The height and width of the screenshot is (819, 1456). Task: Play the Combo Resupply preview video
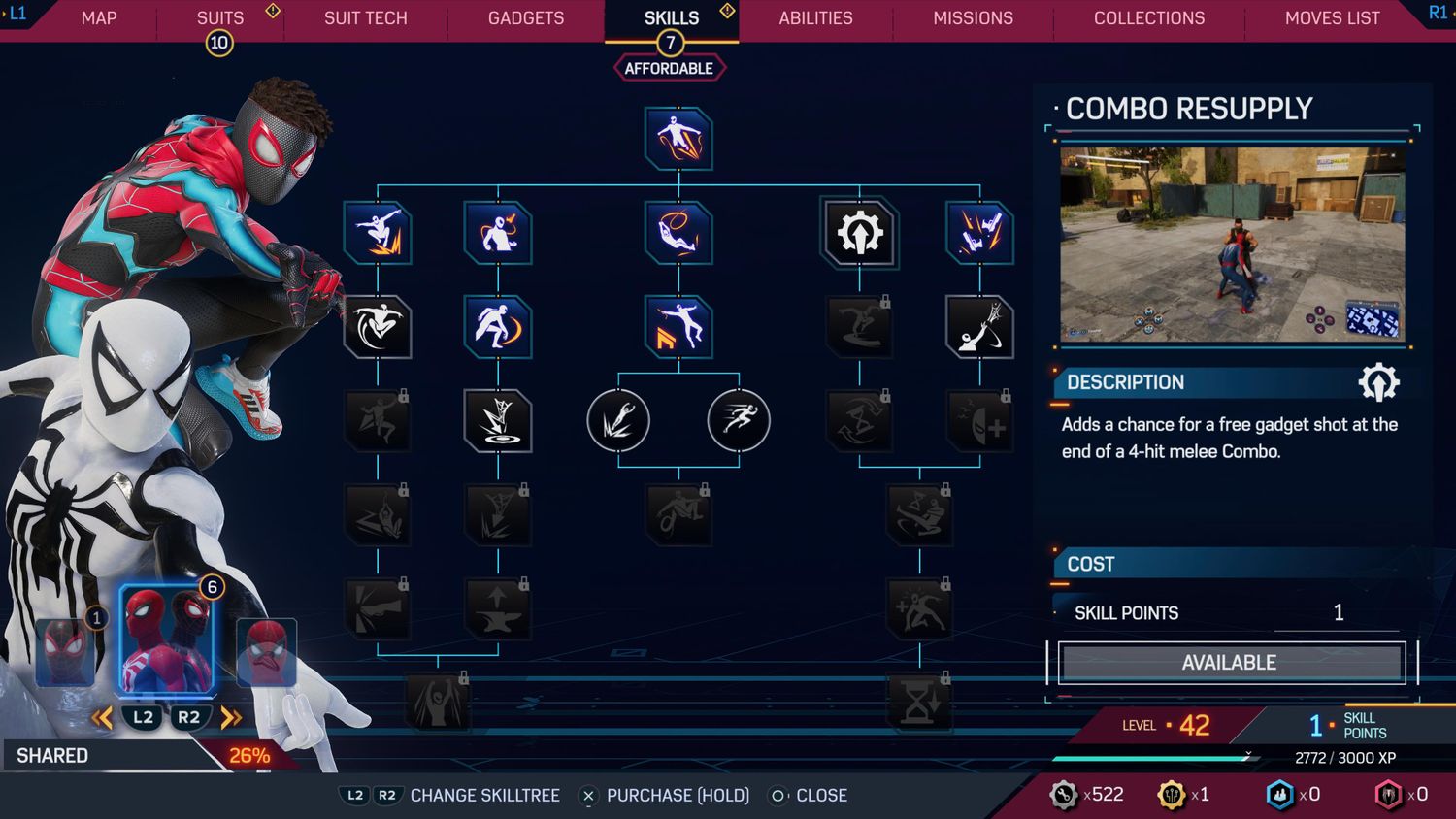1232,245
